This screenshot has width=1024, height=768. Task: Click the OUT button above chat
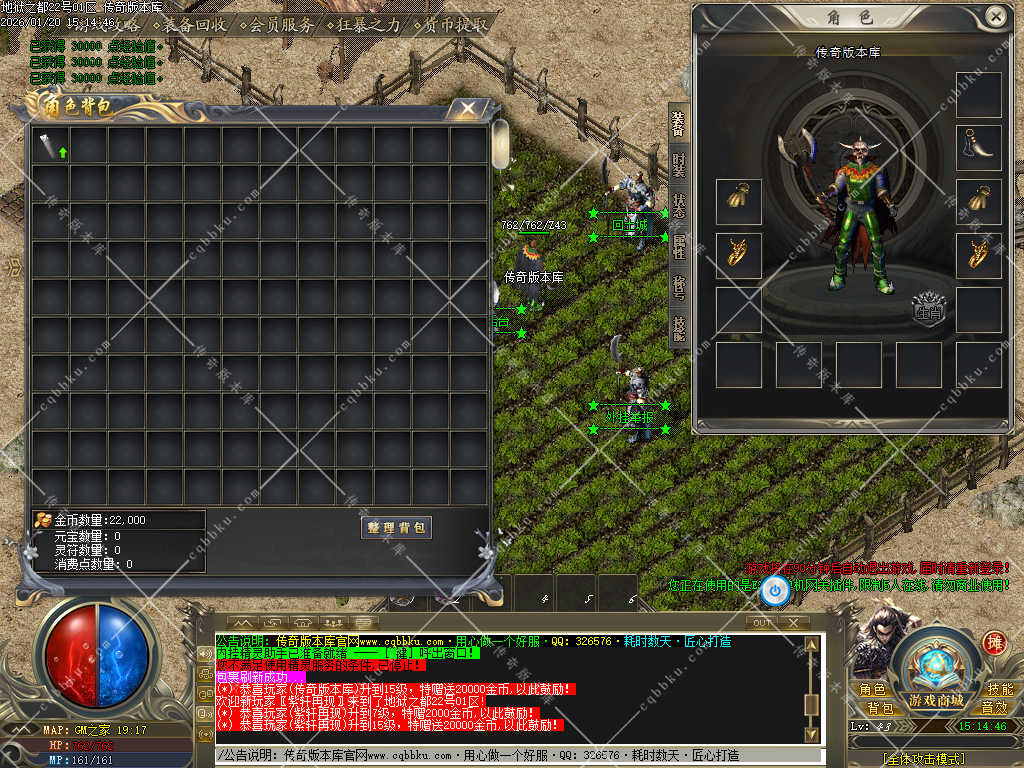point(763,622)
